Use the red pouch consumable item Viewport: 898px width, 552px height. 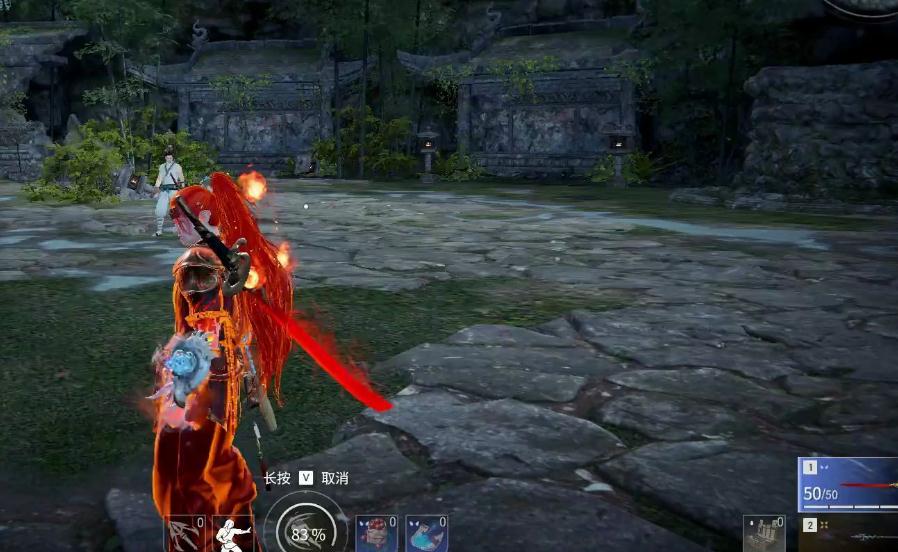click(x=377, y=534)
